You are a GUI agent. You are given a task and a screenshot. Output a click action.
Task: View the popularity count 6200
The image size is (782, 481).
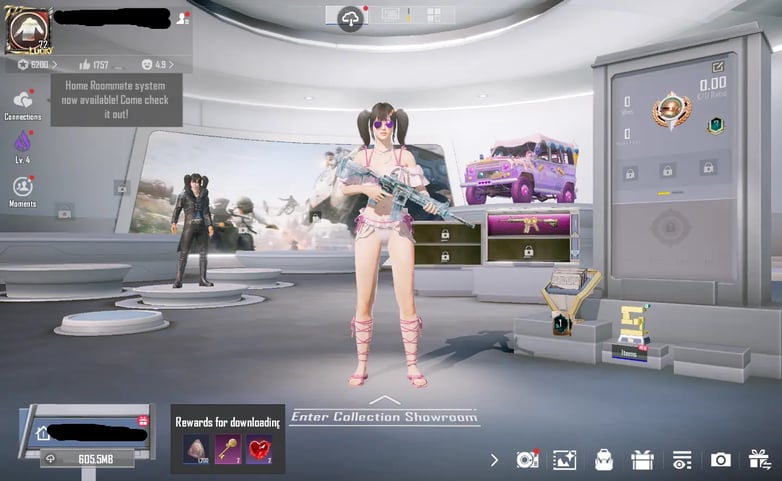pyautogui.click(x=36, y=65)
